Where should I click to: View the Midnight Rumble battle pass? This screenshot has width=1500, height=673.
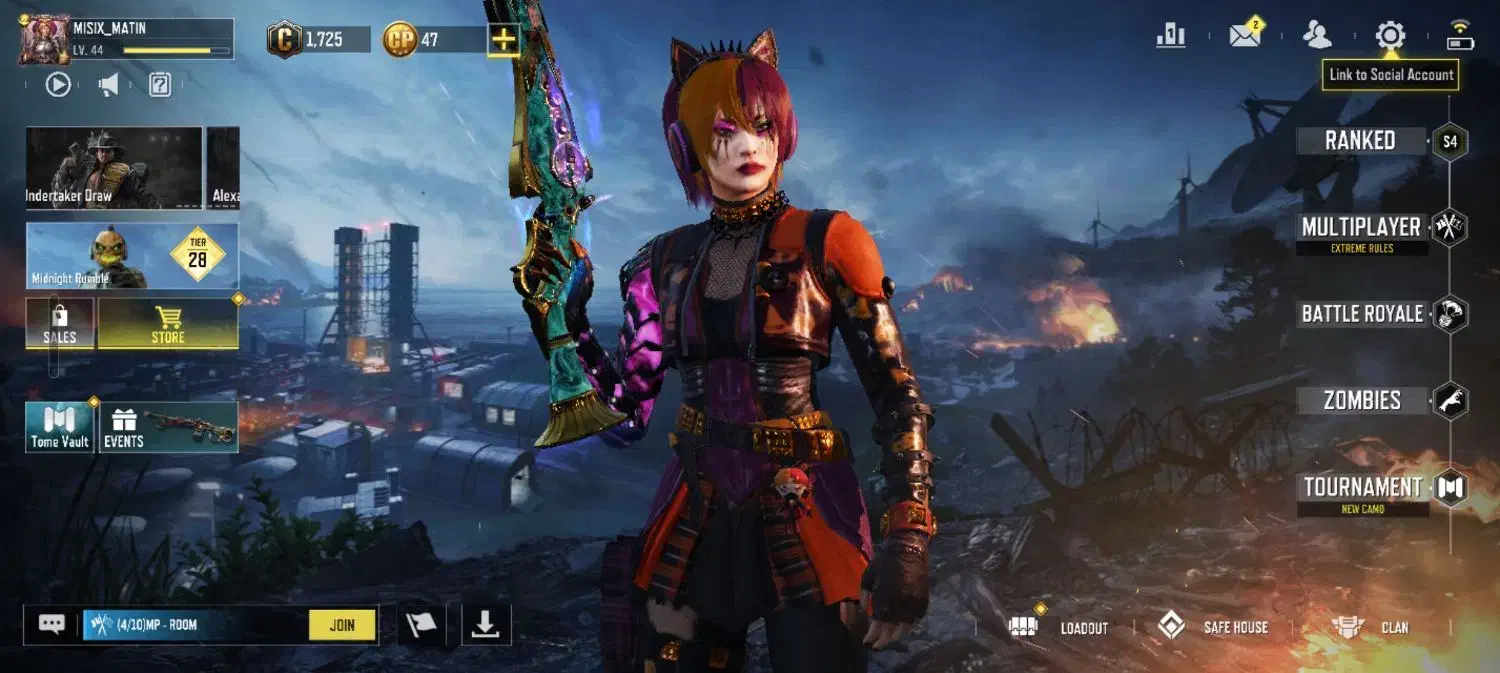point(132,256)
